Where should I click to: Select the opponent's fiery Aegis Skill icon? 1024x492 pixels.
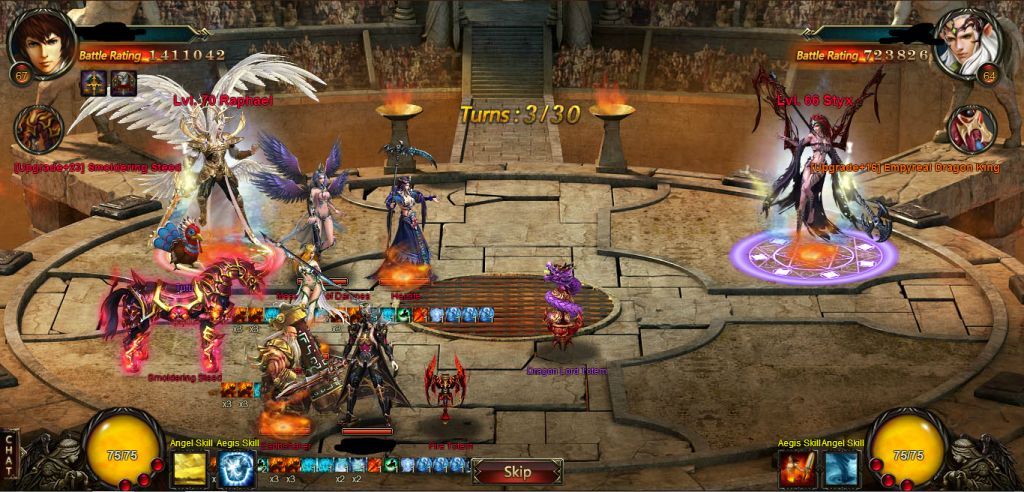coord(797,468)
